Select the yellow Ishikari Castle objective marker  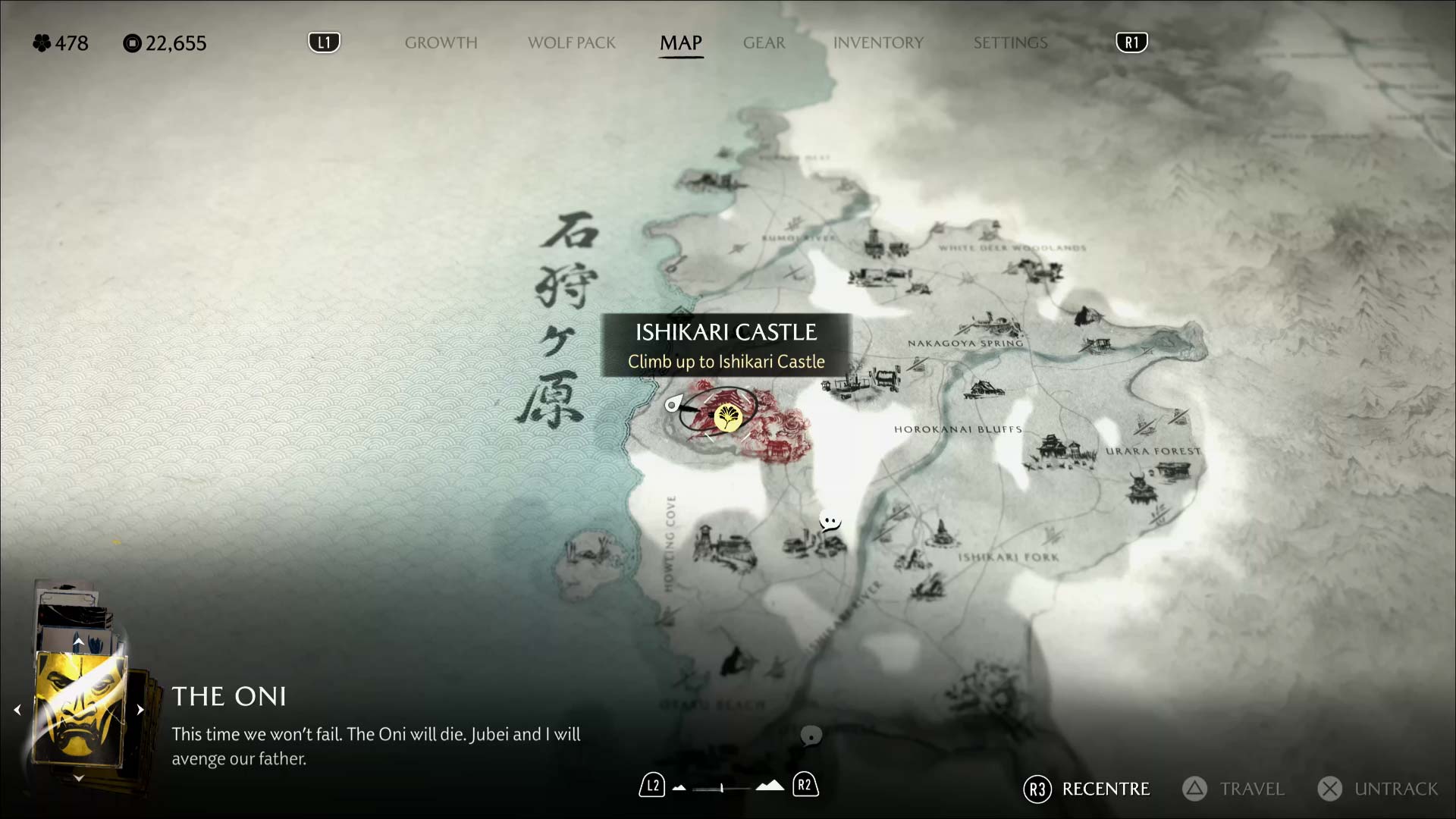(x=727, y=416)
